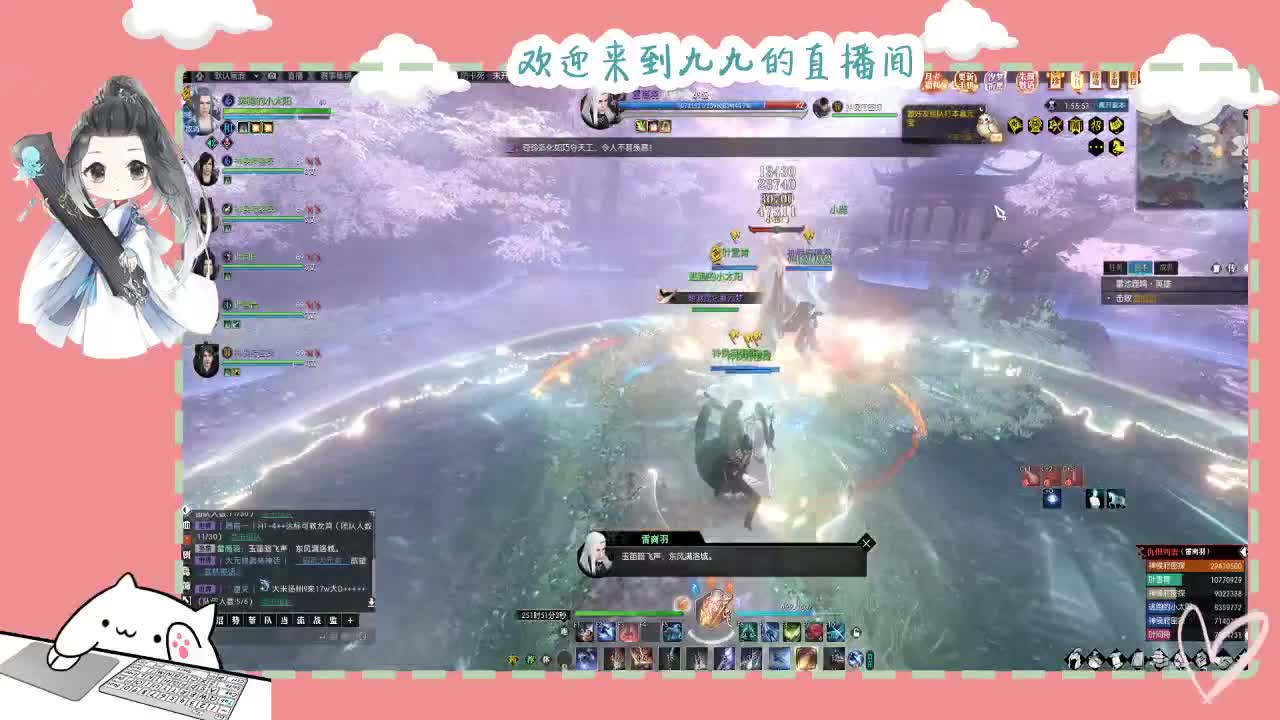Toggle the 血 filter on the chat sidebar
This screenshot has height=720, width=1280.
[x=187, y=525]
